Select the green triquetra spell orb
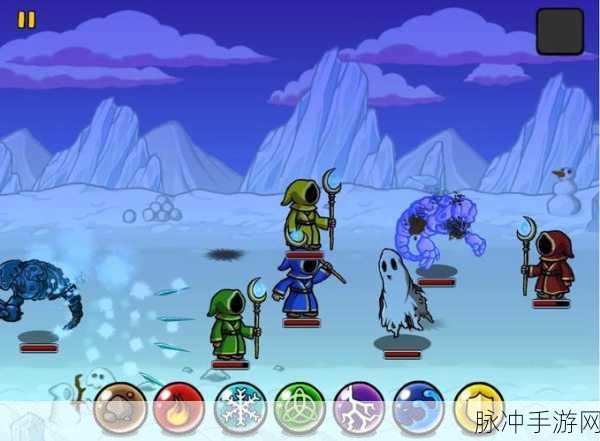This screenshot has width=600, height=441. (x=300, y=408)
